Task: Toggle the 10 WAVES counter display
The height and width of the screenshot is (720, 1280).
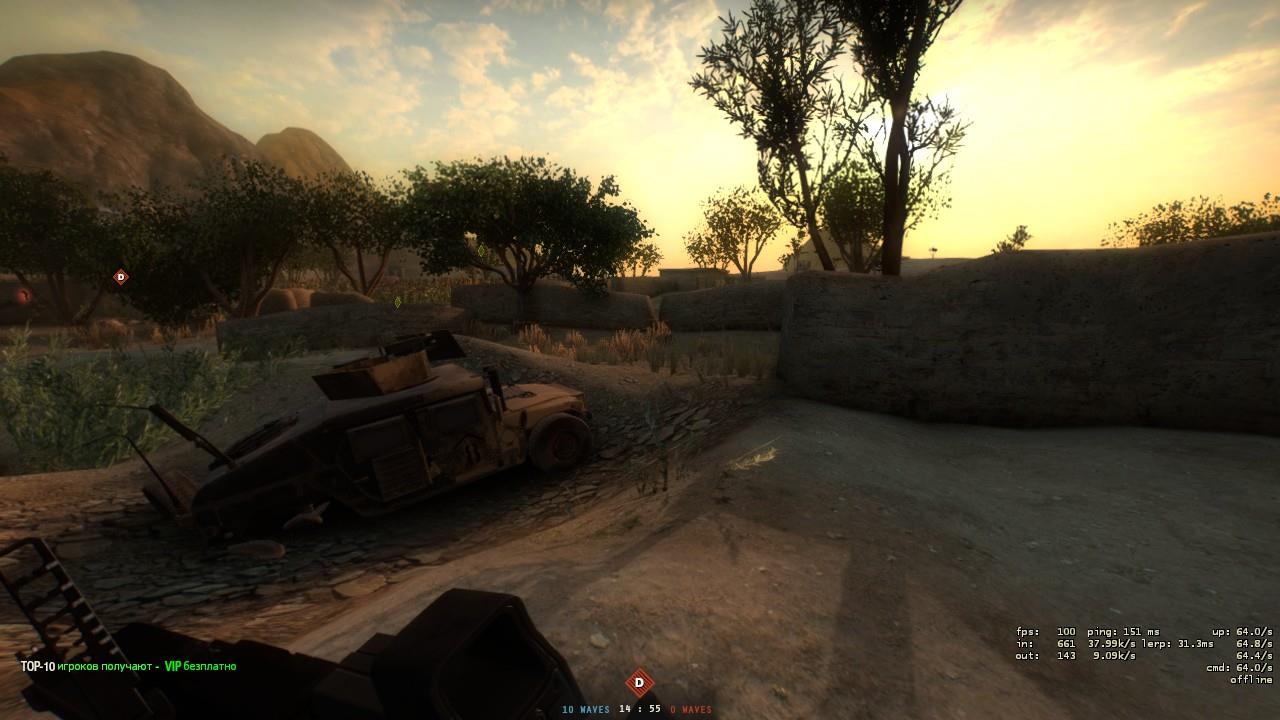Action: point(585,708)
